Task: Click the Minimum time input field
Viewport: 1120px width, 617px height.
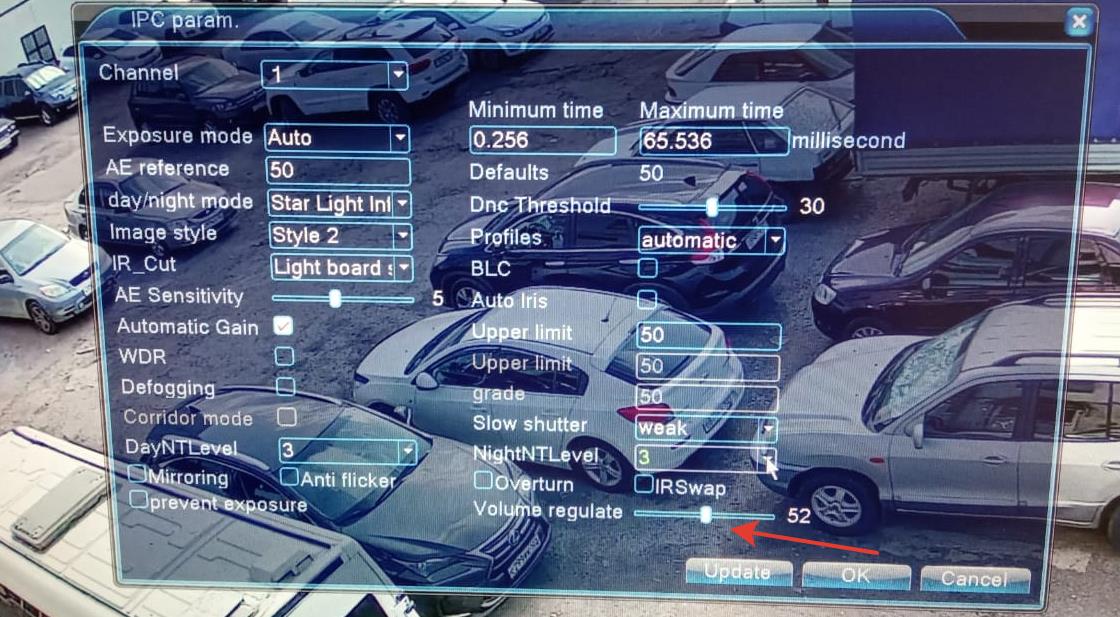Action: pyautogui.click(x=542, y=140)
